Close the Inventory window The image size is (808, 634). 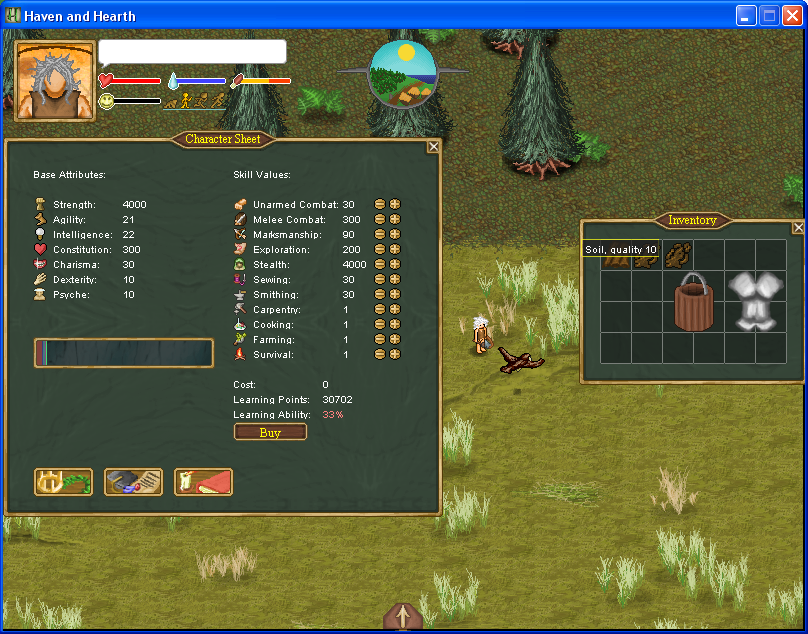tap(798, 227)
